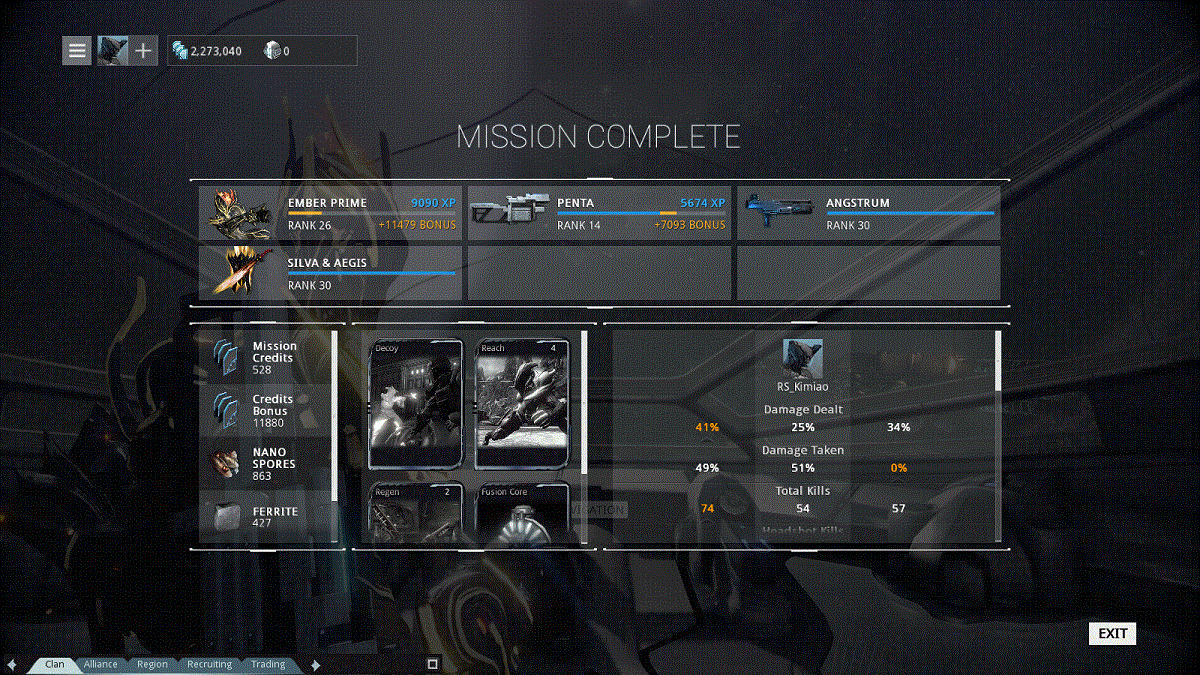Switch to the Clan chat tab
Image resolution: width=1200 pixels, height=675 pixels.
point(55,664)
